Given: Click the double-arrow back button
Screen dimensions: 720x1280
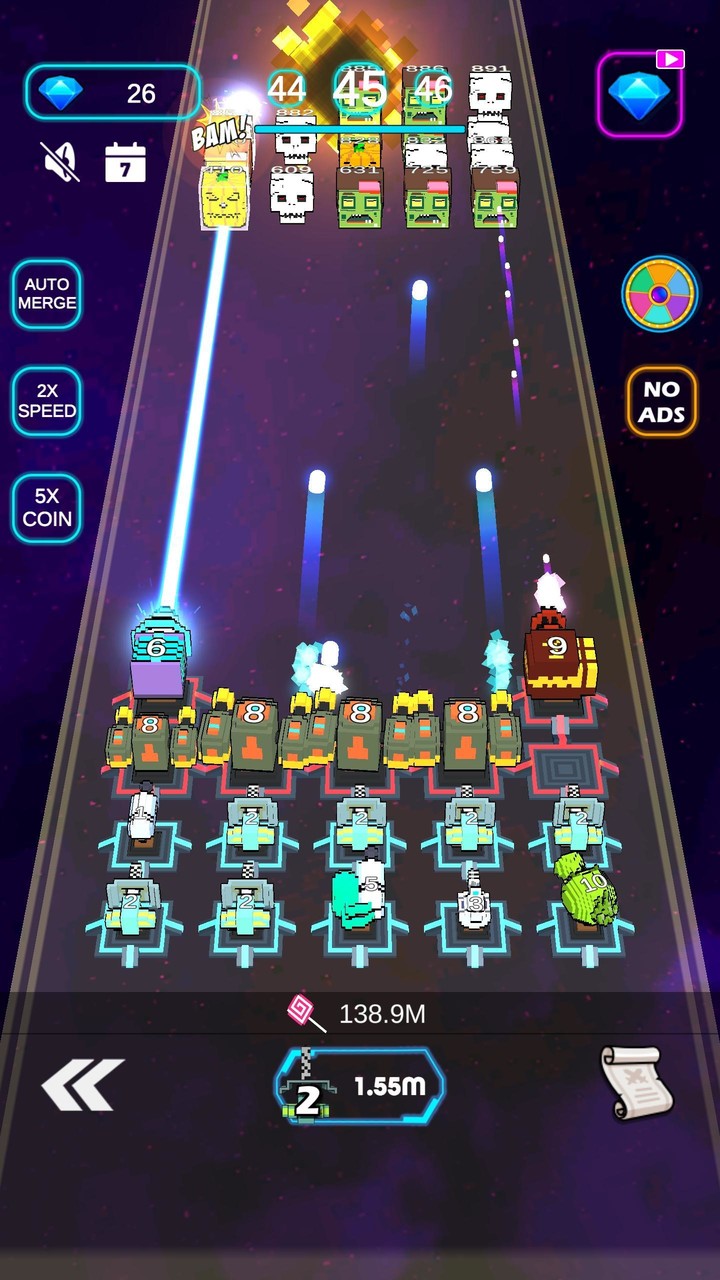Looking at the screenshot, I should (82, 1085).
